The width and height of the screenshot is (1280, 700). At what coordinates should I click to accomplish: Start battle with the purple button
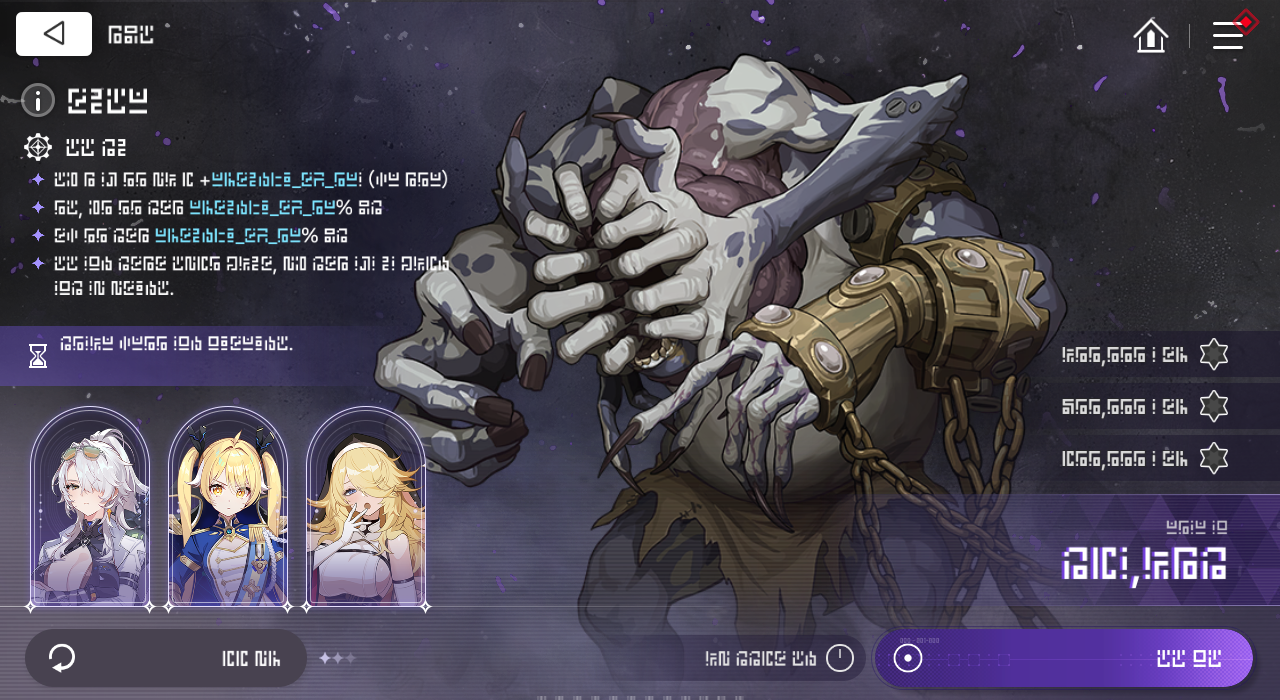(x=1064, y=658)
